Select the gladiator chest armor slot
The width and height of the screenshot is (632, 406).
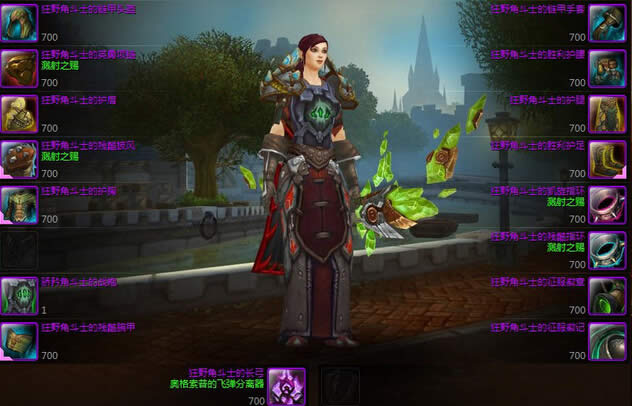coord(19,204)
